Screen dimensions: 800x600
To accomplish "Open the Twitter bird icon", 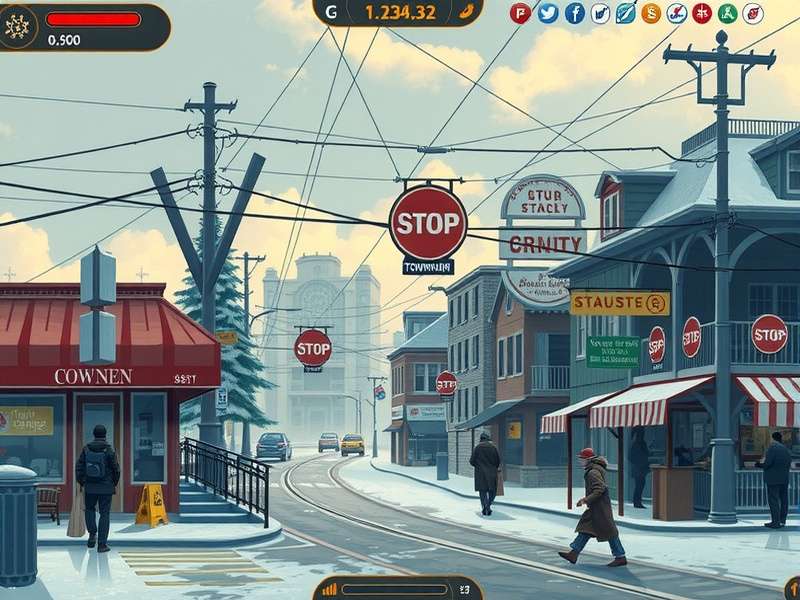I will 547,13.
